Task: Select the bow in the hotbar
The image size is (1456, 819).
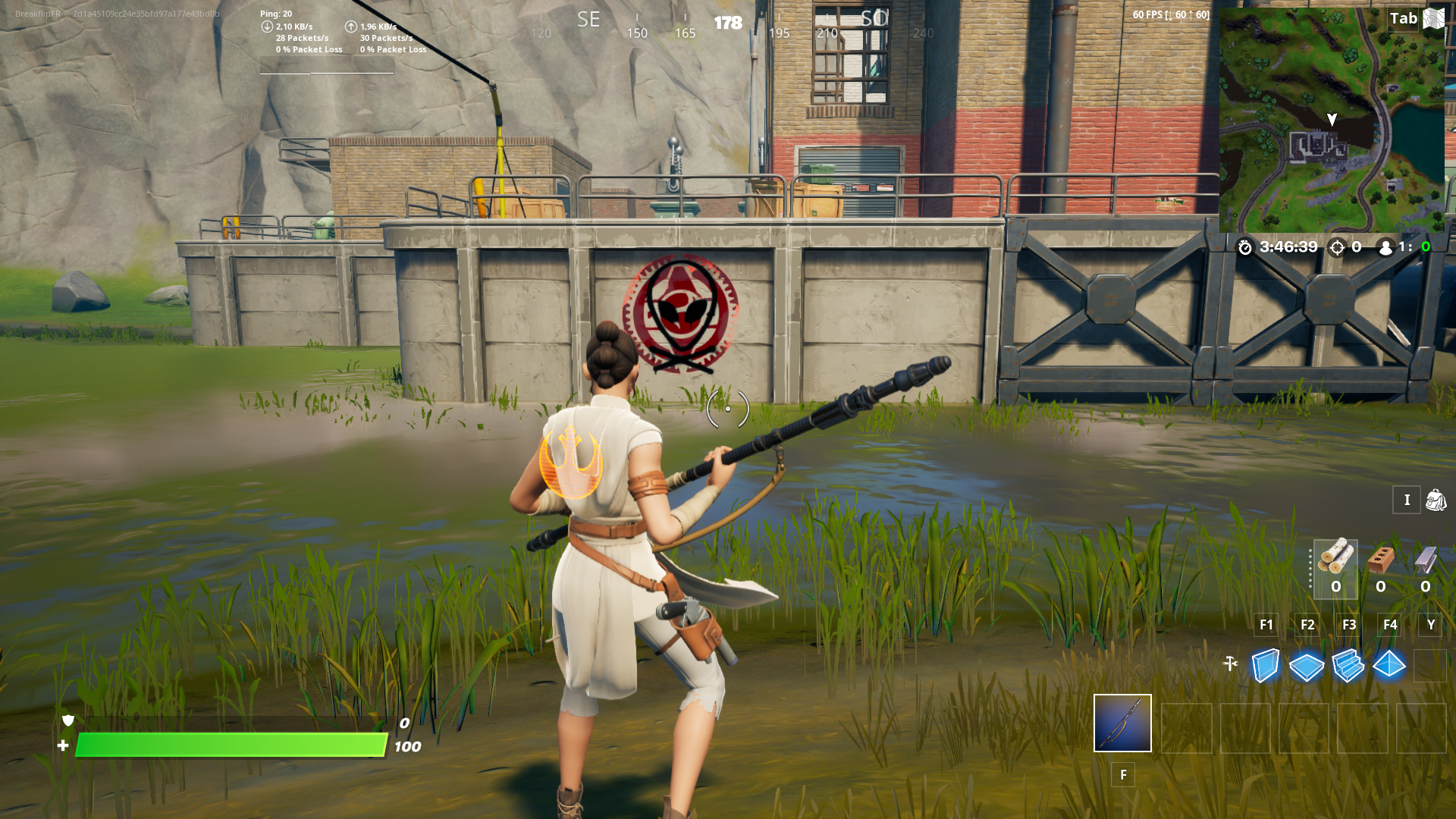Action: pyautogui.click(x=1123, y=724)
